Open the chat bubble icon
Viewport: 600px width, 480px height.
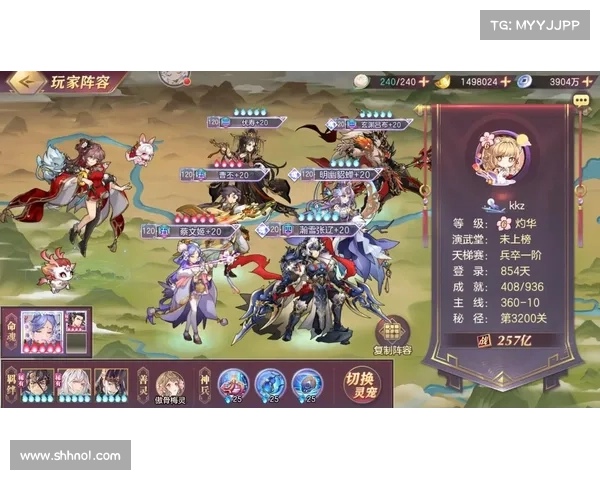coord(581,100)
